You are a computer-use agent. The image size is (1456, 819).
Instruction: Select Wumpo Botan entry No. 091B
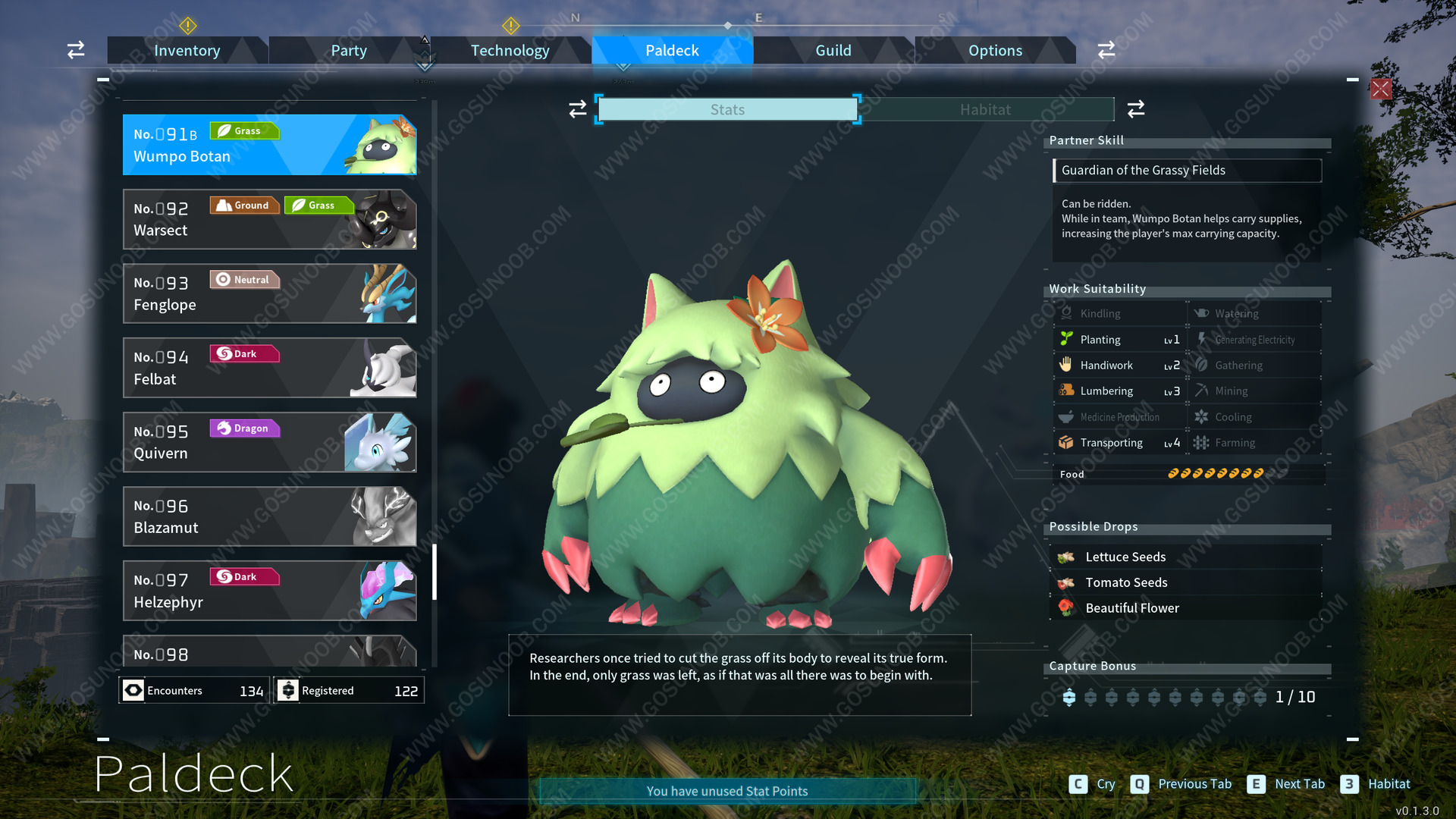pos(269,145)
